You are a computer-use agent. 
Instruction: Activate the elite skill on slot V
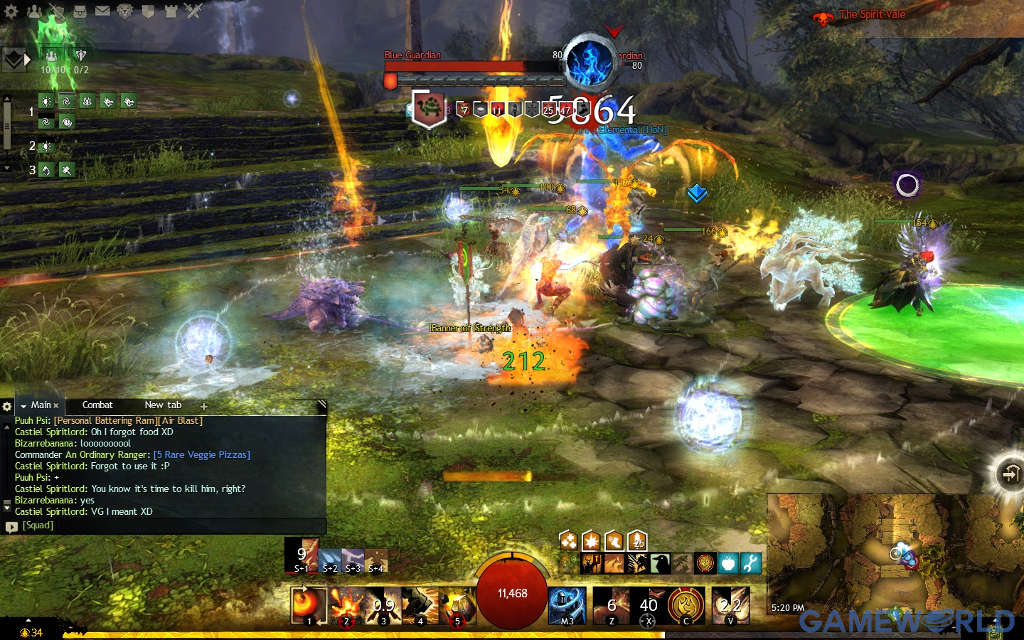click(730, 604)
